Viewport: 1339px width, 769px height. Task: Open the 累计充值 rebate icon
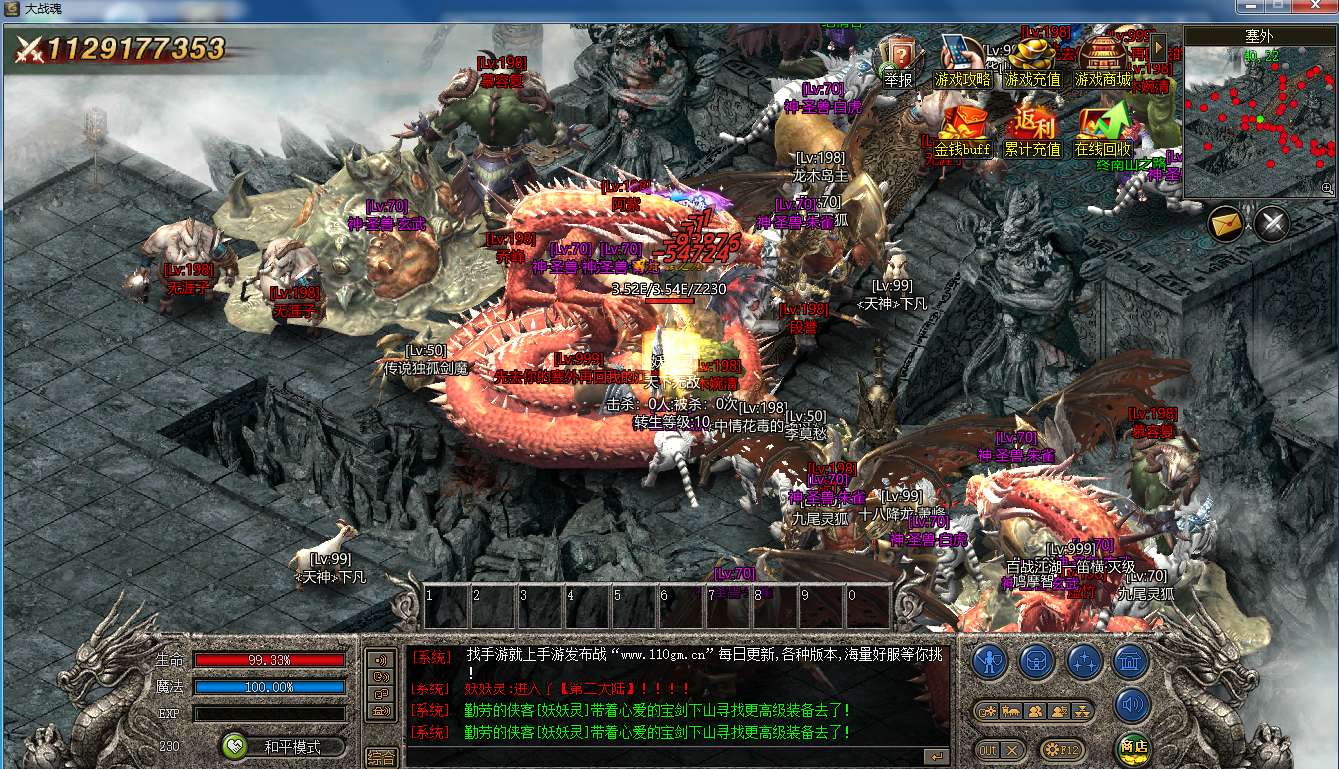(1032, 130)
